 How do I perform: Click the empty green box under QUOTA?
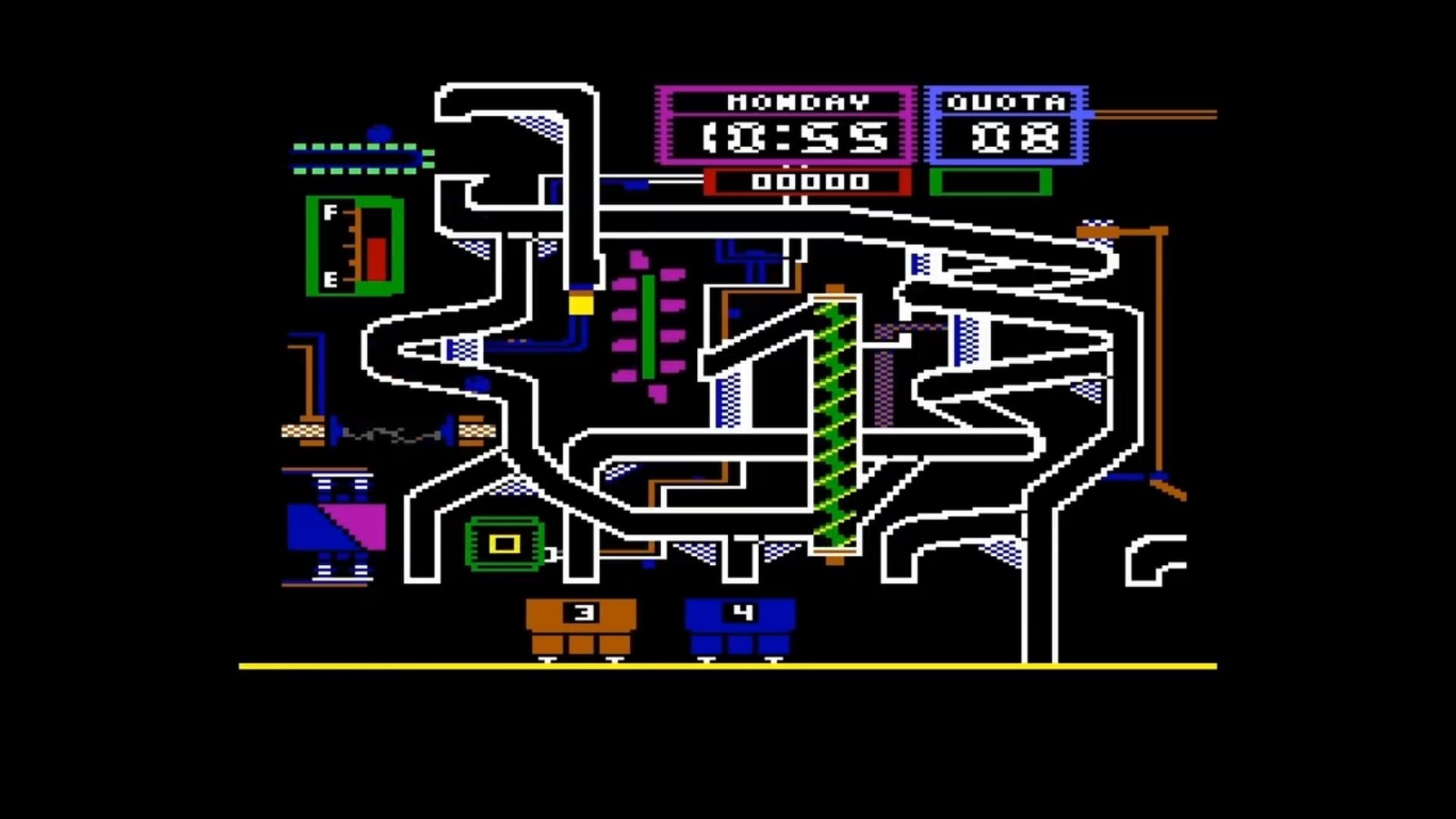[x=990, y=182]
